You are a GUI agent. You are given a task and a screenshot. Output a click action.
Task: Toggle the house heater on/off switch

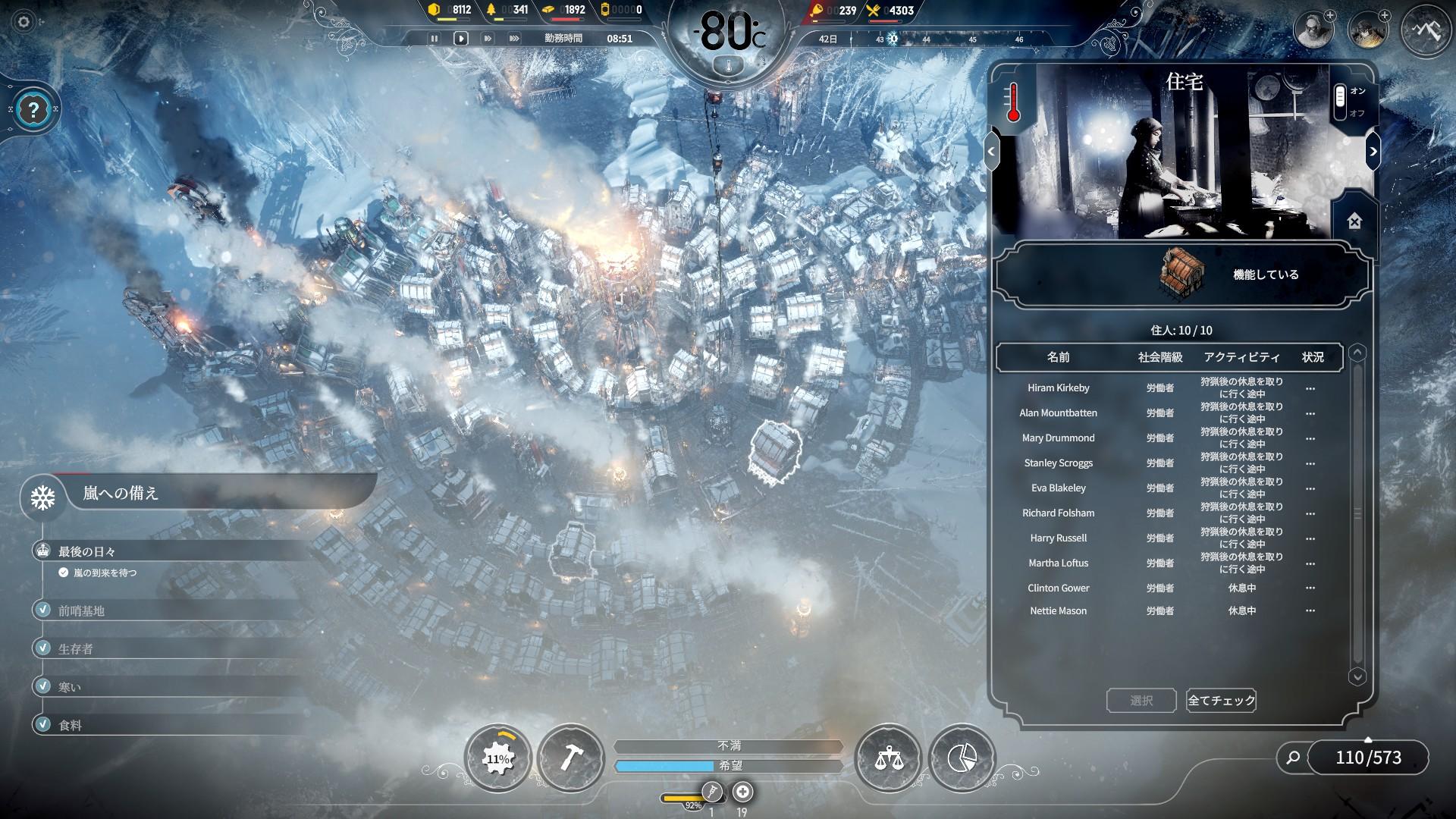coord(1340,102)
